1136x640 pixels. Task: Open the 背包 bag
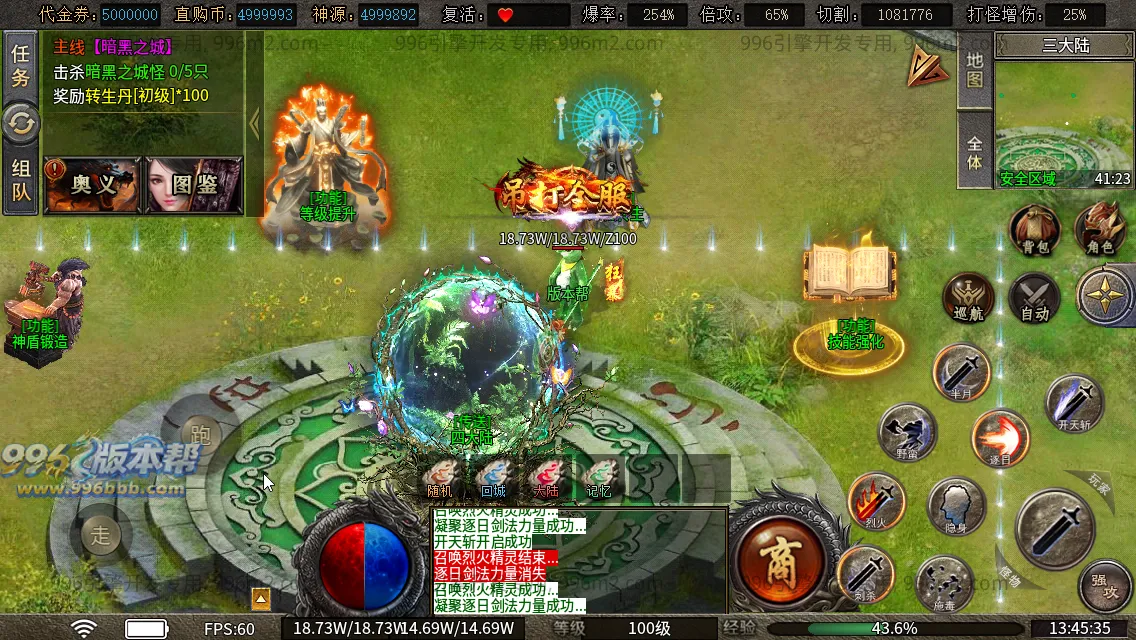(x=1034, y=230)
